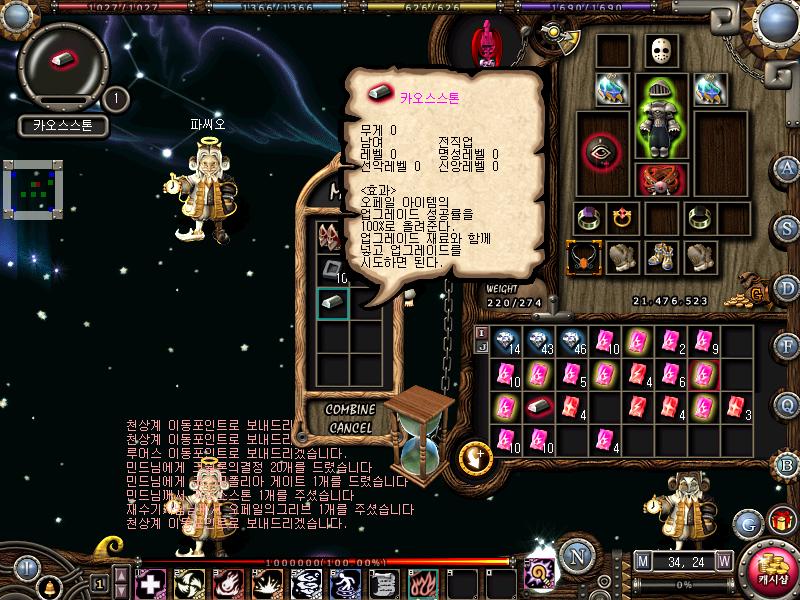Screen dimensions: 800x600
Task: Click the round A side button
Action: coord(787,168)
